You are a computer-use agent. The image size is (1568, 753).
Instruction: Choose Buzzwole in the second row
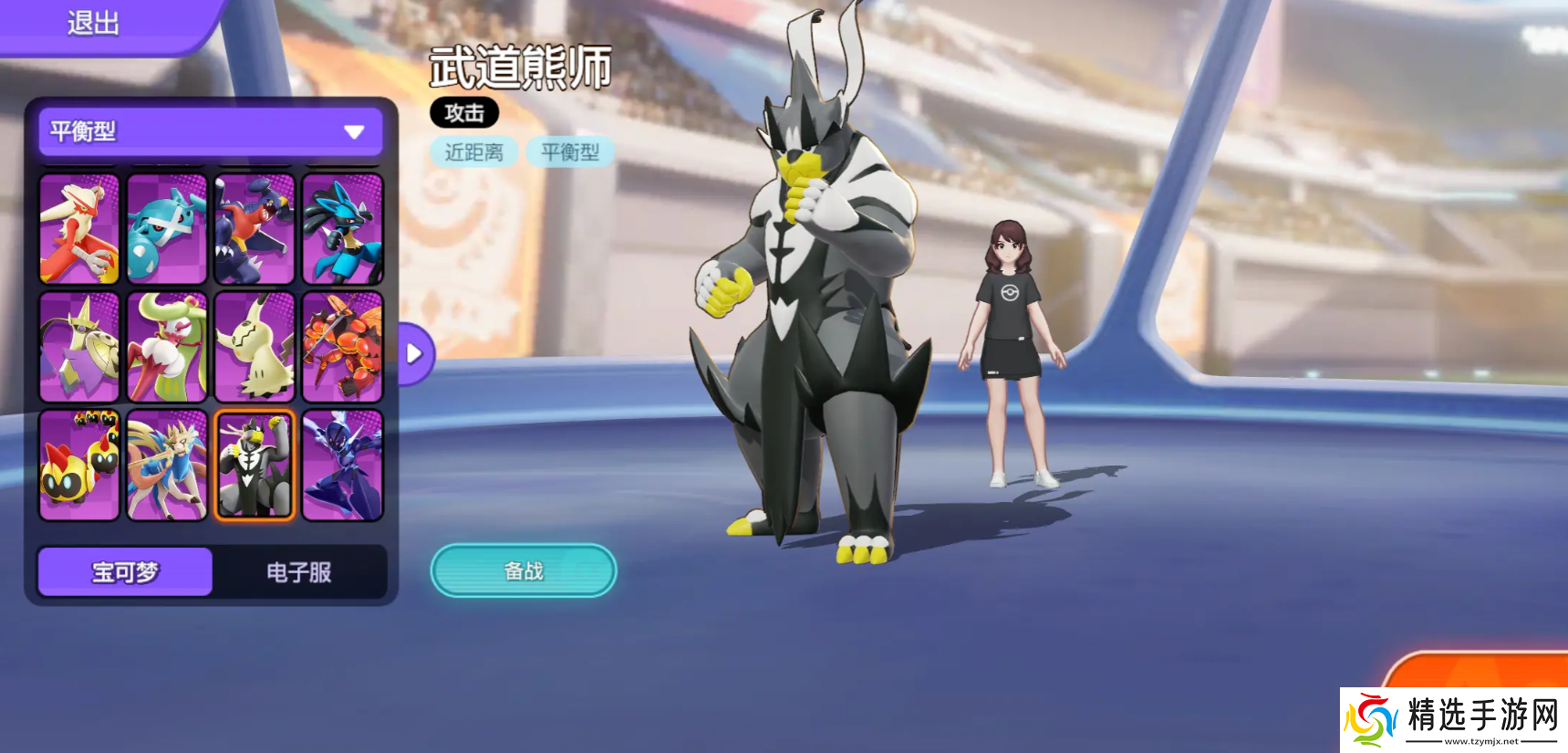(342, 346)
